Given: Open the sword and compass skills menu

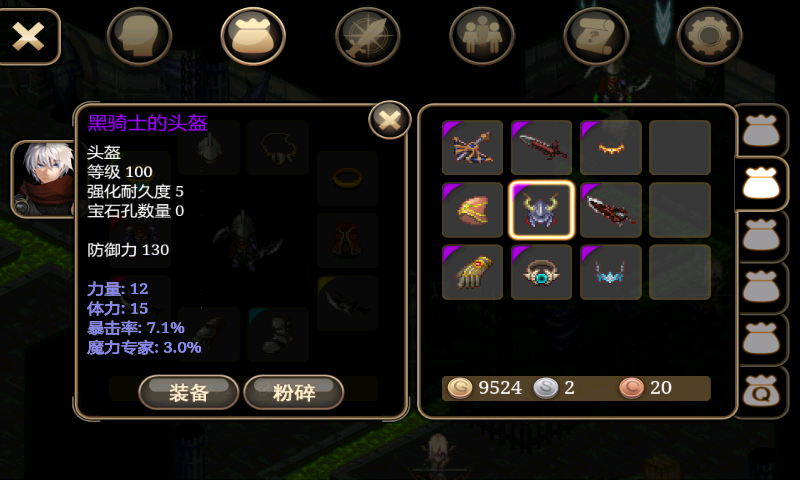Looking at the screenshot, I should tap(367, 36).
